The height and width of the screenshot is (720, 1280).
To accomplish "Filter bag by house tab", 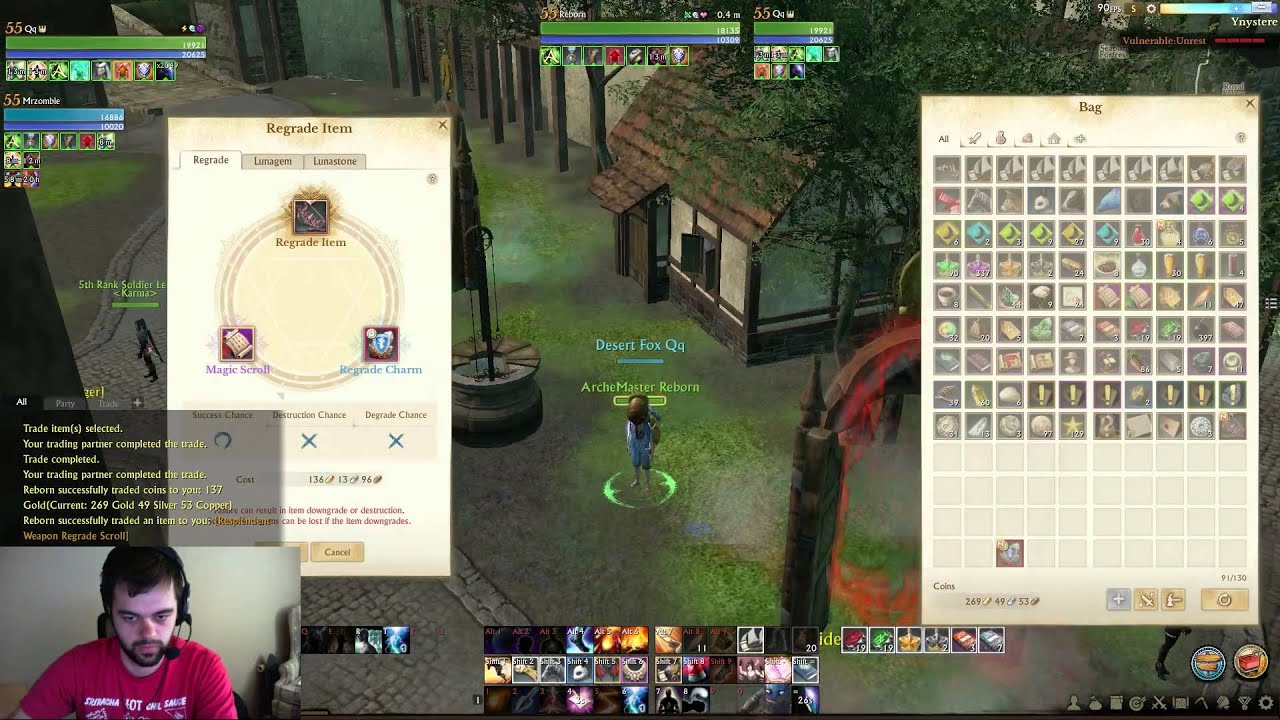I will [x=1053, y=139].
